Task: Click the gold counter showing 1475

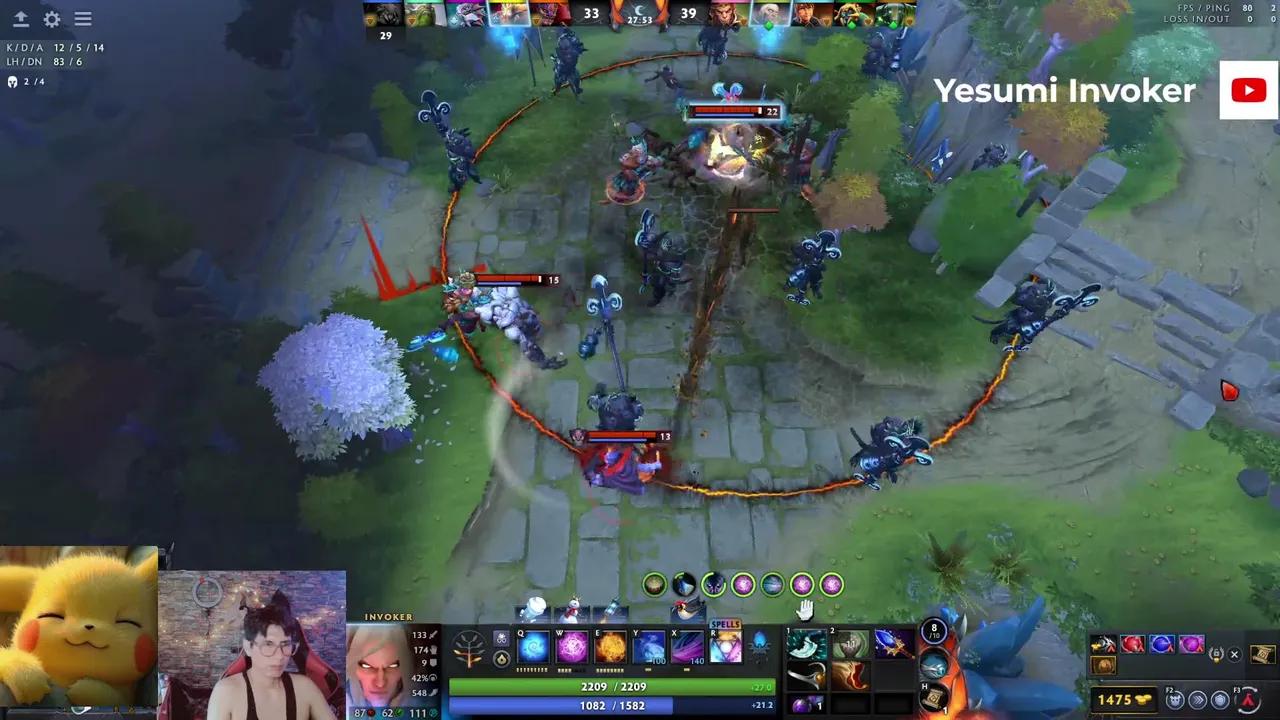Action: coord(1122,698)
